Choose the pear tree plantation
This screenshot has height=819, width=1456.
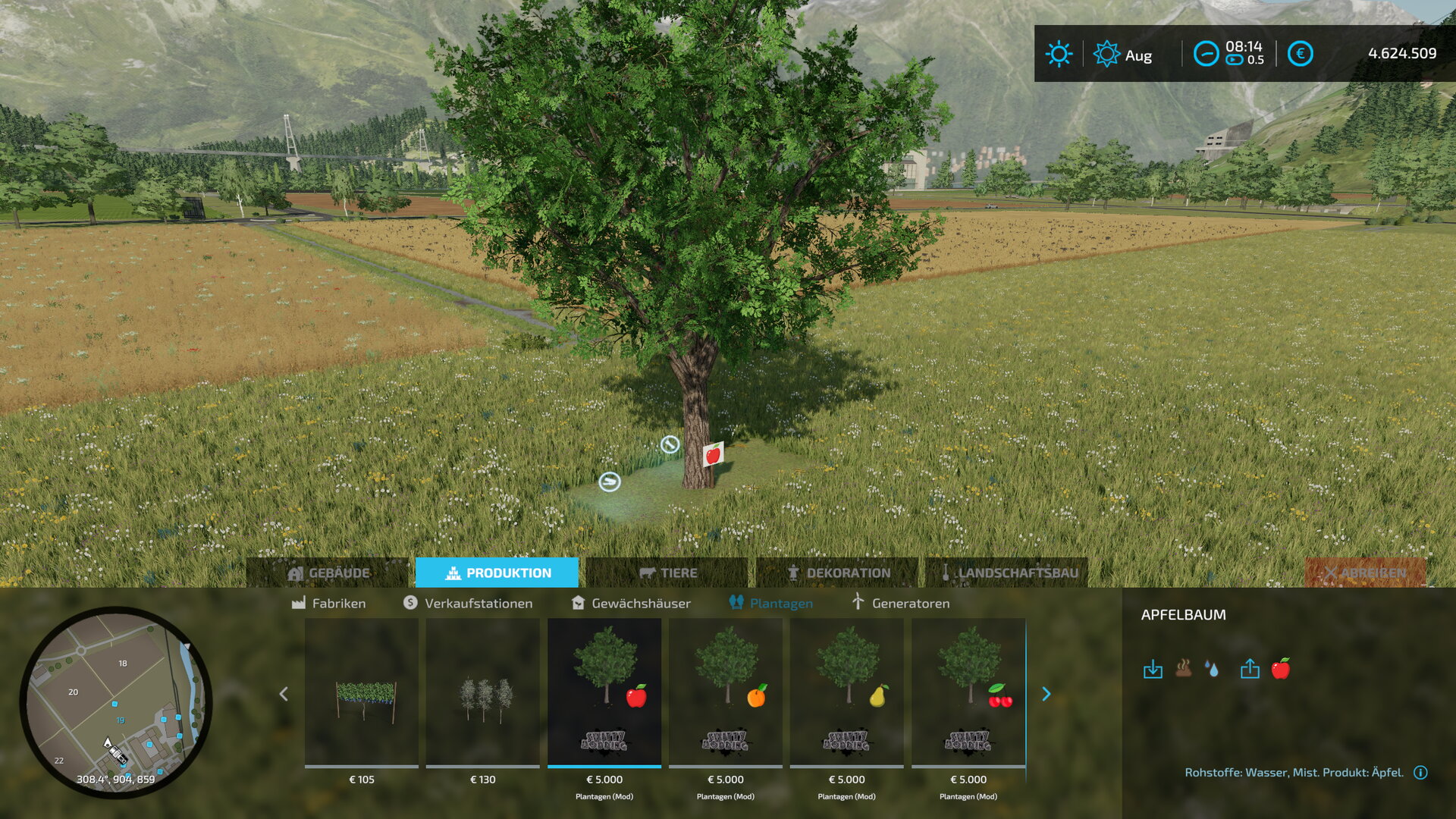point(847,694)
